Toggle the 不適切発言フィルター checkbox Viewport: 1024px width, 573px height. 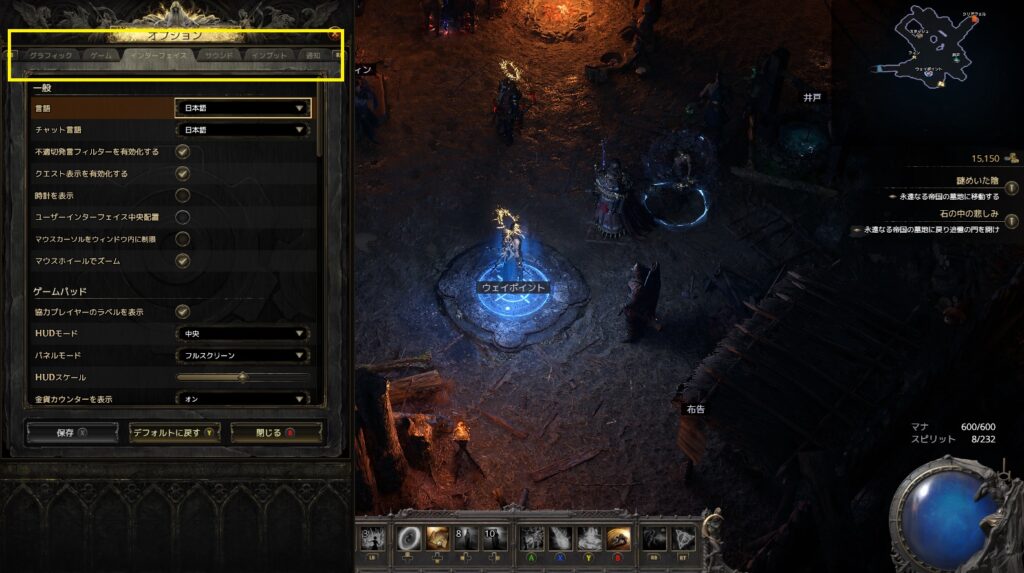point(183,152)
